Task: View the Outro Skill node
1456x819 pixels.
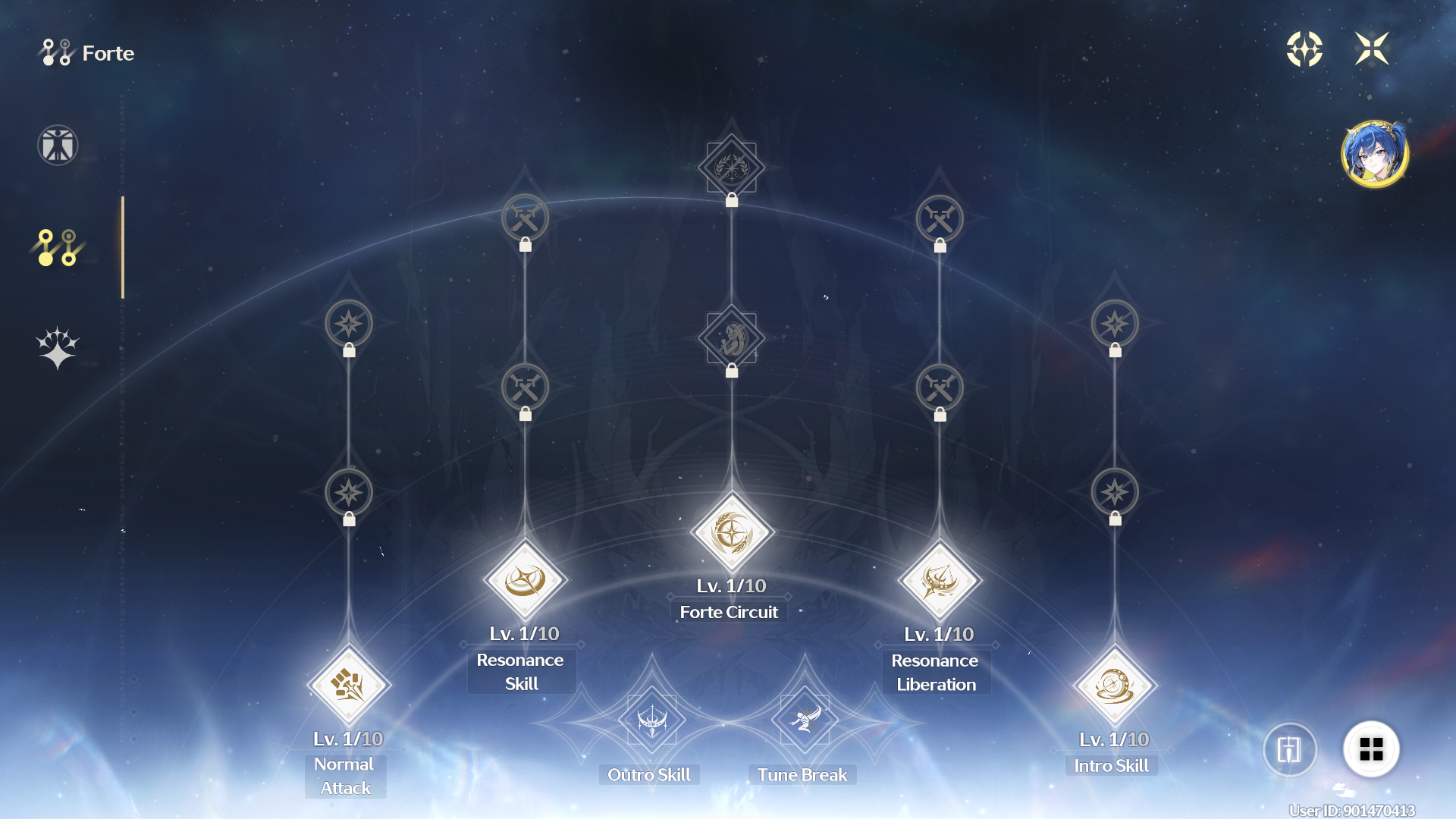Action: [x=651, y=720]
